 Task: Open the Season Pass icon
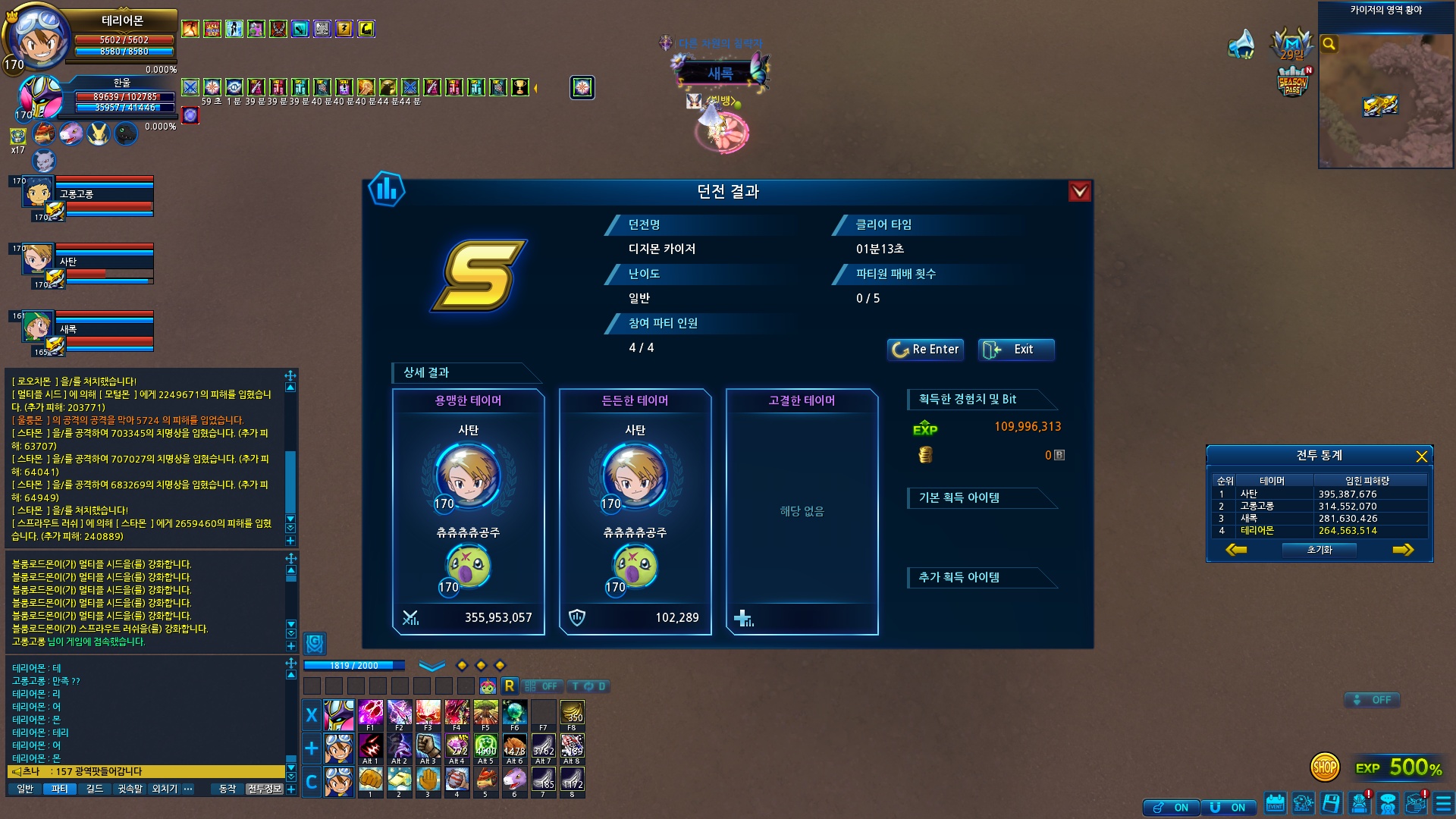click(x=1292, y=82)
